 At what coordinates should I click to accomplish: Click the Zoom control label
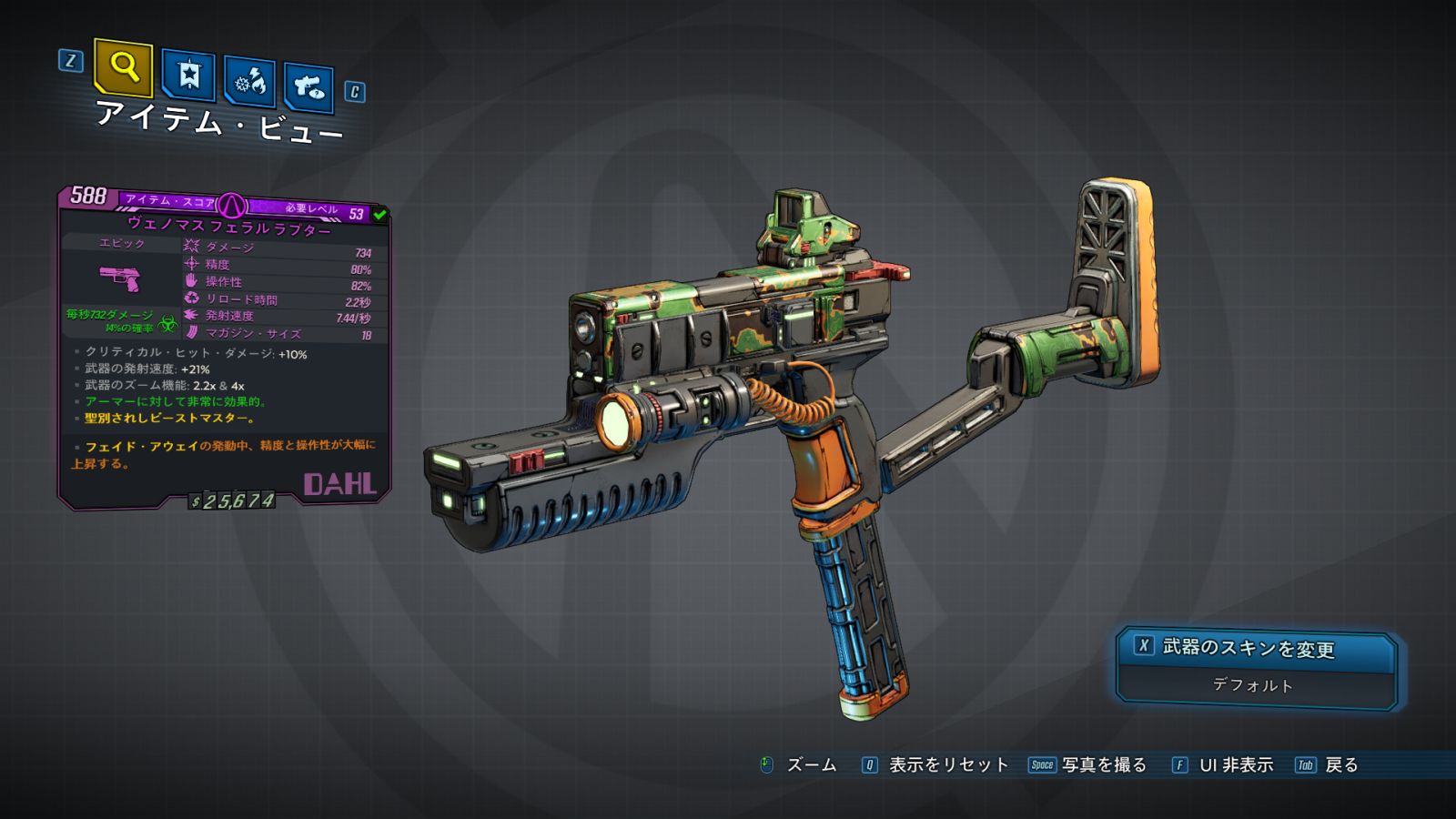coord(810,765)
